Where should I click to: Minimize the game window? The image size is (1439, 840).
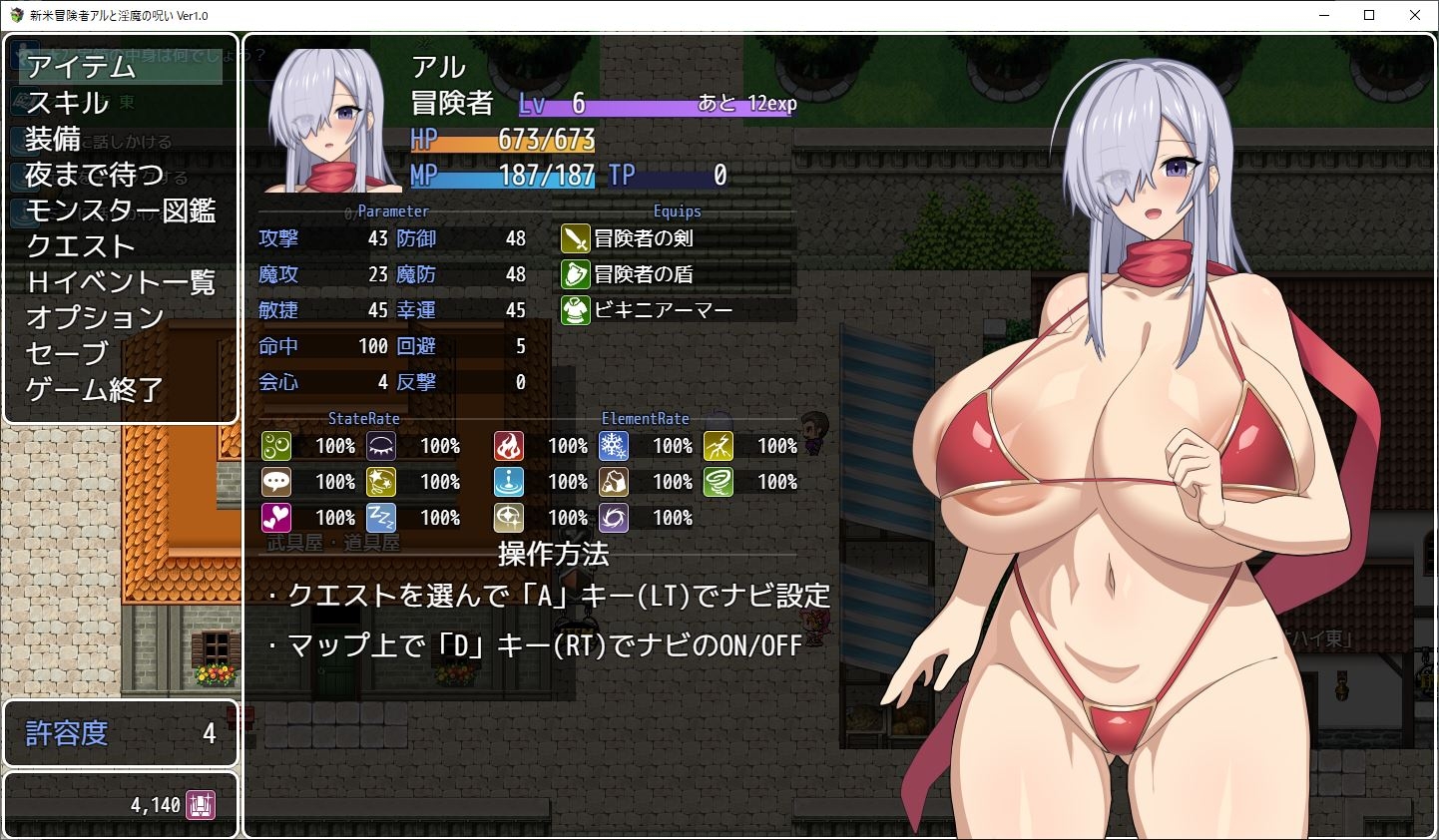click(x=1323, y=15)
